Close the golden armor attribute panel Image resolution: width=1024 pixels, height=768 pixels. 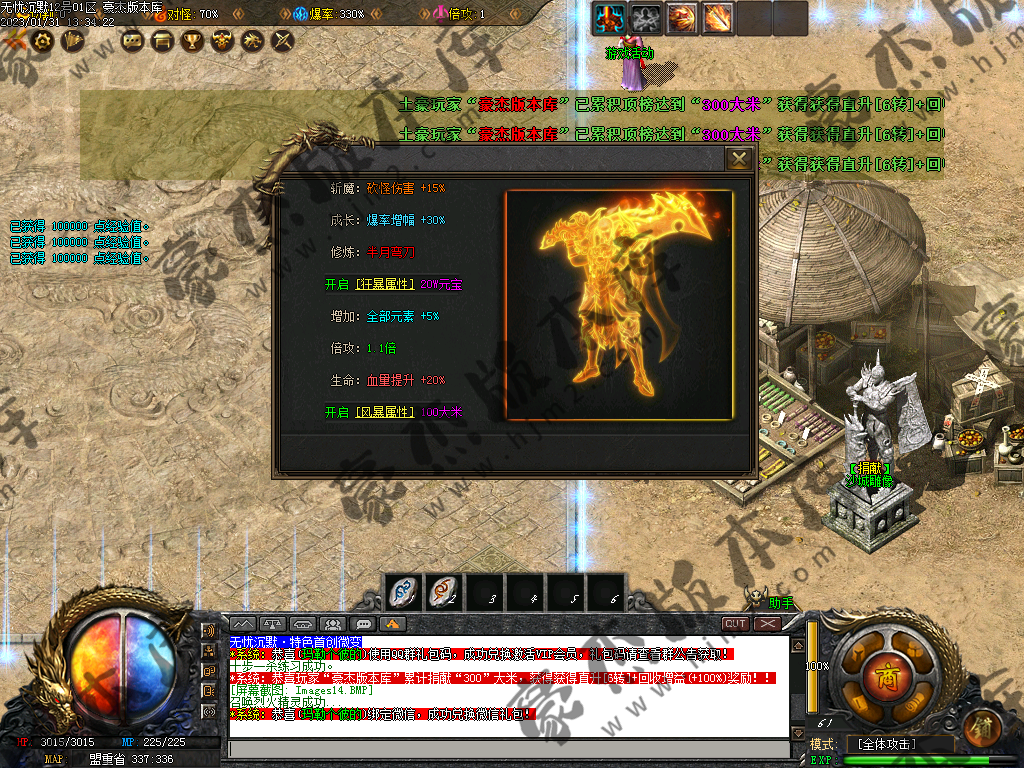pyautogui.click(x=739, y=159)
